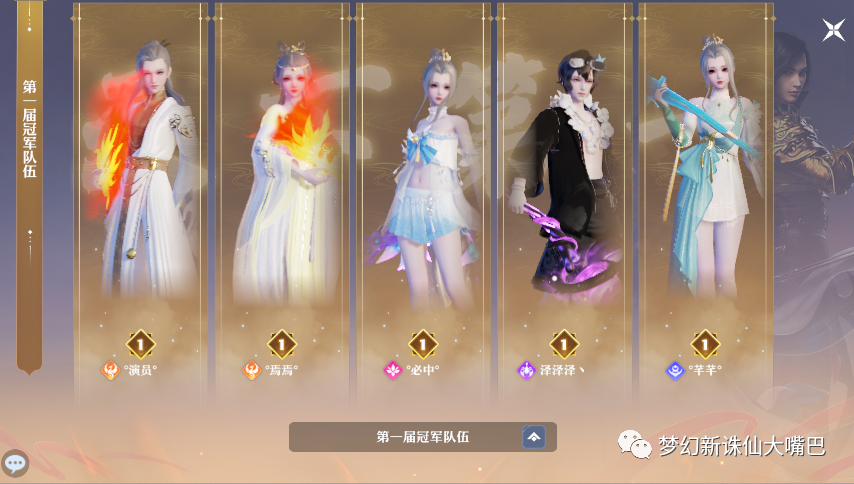
Task: Choose the player card named 必中
Action: pyautogui.click(x=422, y=200)
